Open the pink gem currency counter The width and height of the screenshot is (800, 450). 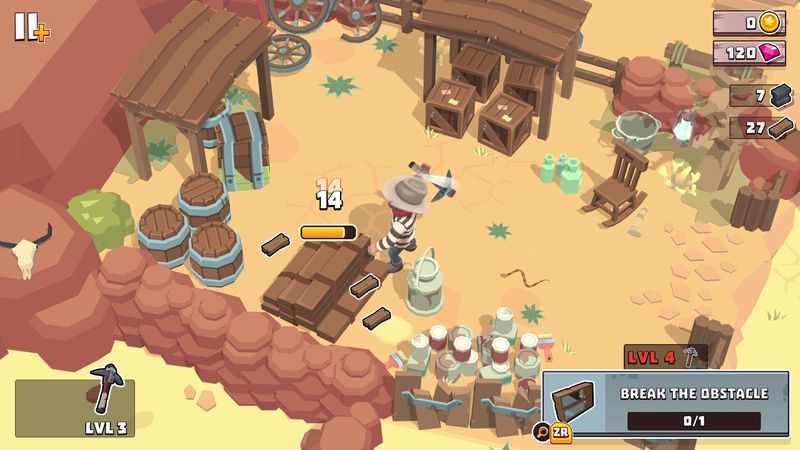(748, 53)
